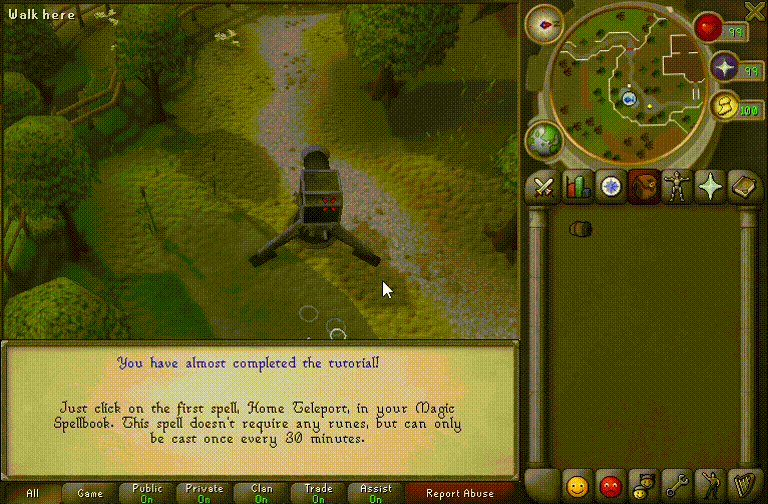Open the Friends List smiley tab
Viewport: 768px width, 504px height.
click(577, 487)
